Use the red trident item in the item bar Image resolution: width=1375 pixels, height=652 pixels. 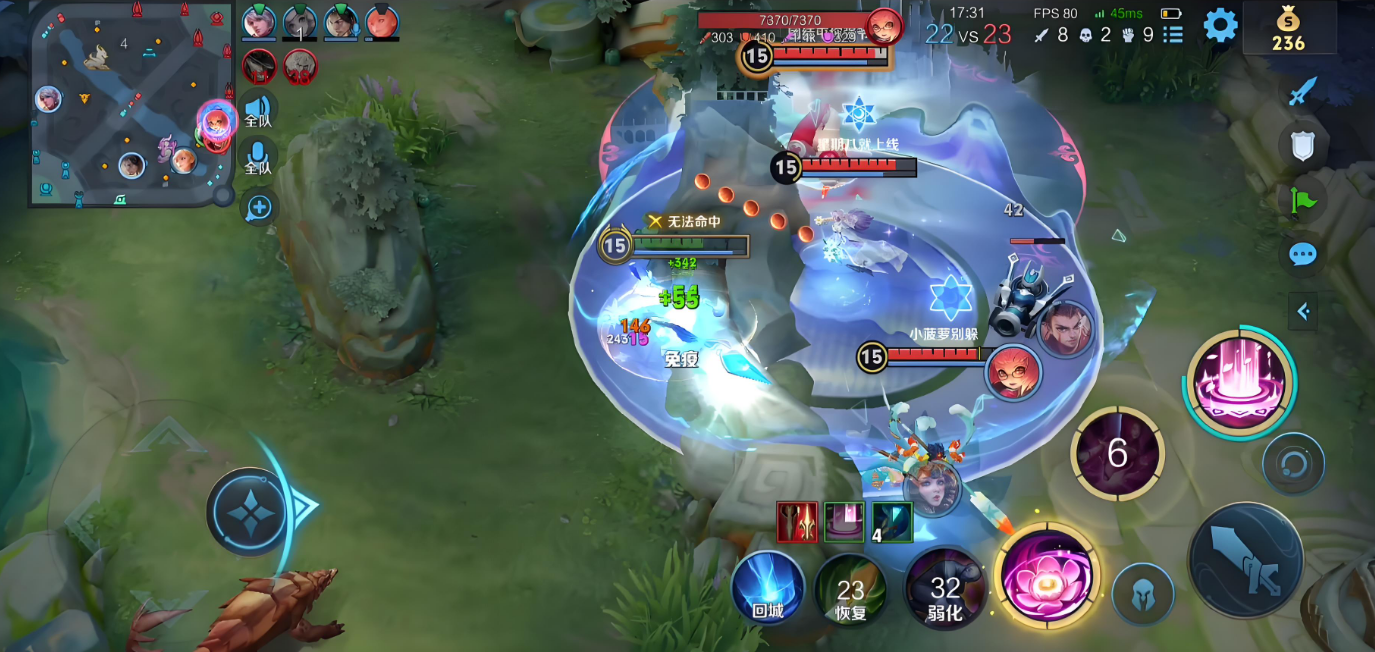[797, 522]
